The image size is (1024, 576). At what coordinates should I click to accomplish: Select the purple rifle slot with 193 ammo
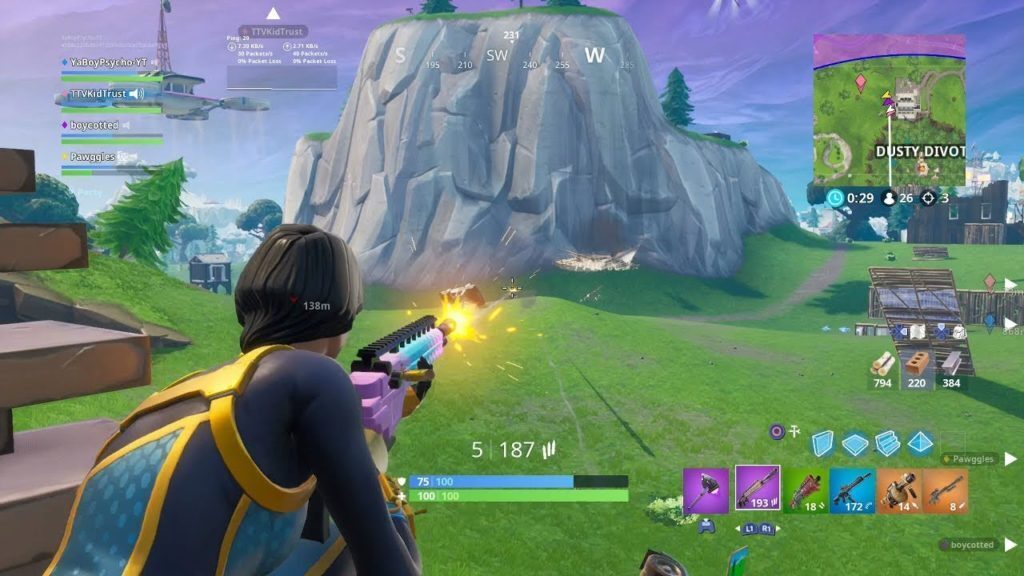[757, 489]
